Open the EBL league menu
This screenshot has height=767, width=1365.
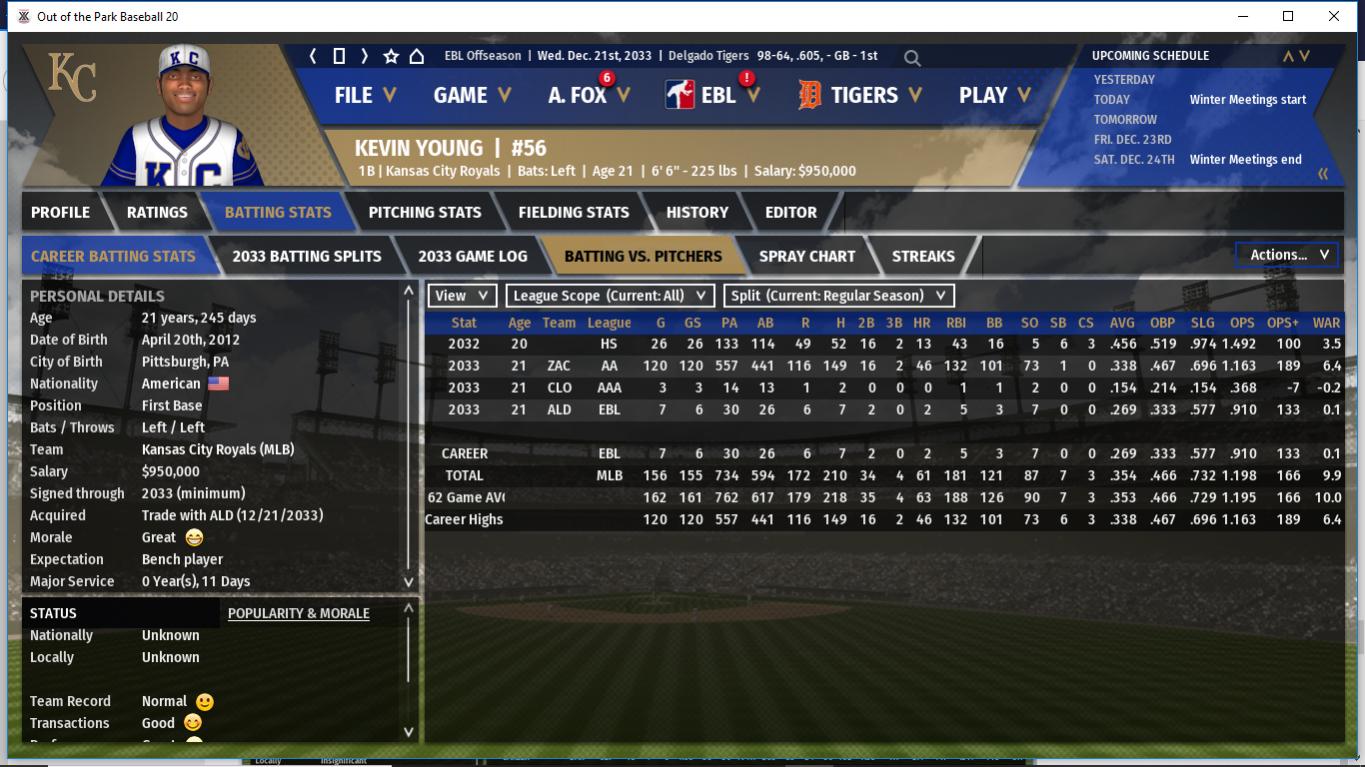pos(714,95)
